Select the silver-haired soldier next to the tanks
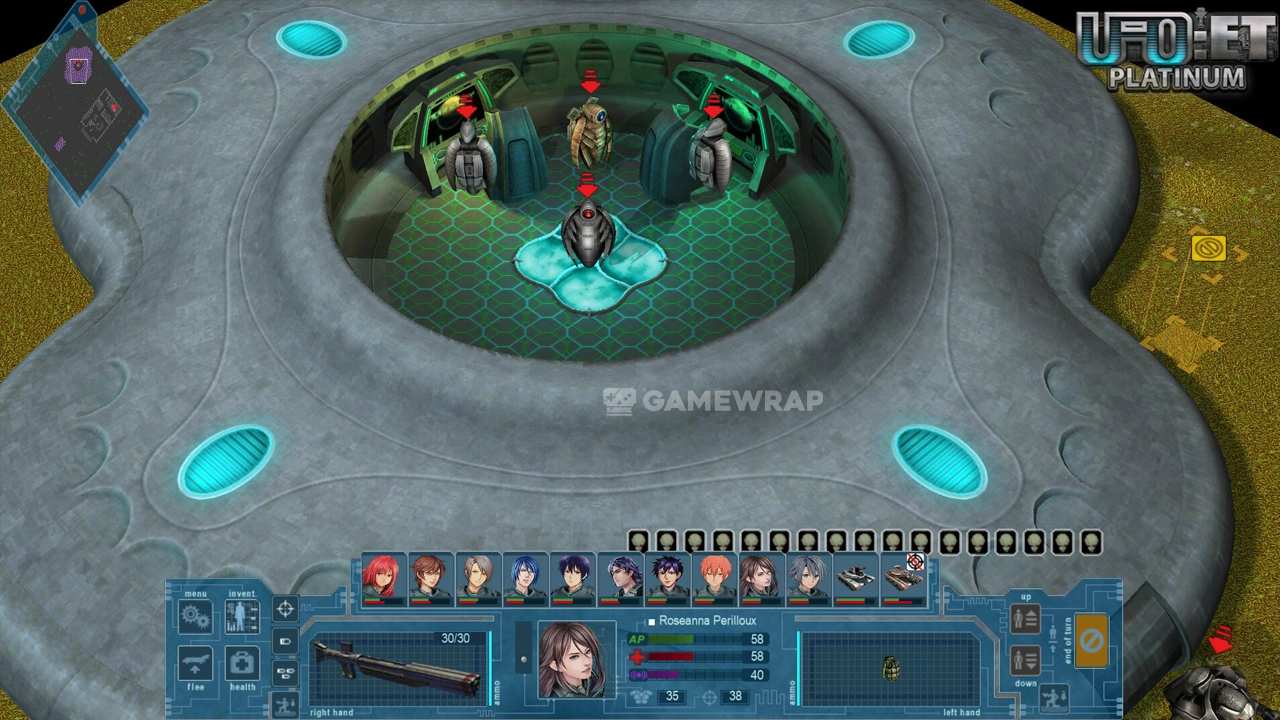The image size is (1280, 720). tap(807, 579)
